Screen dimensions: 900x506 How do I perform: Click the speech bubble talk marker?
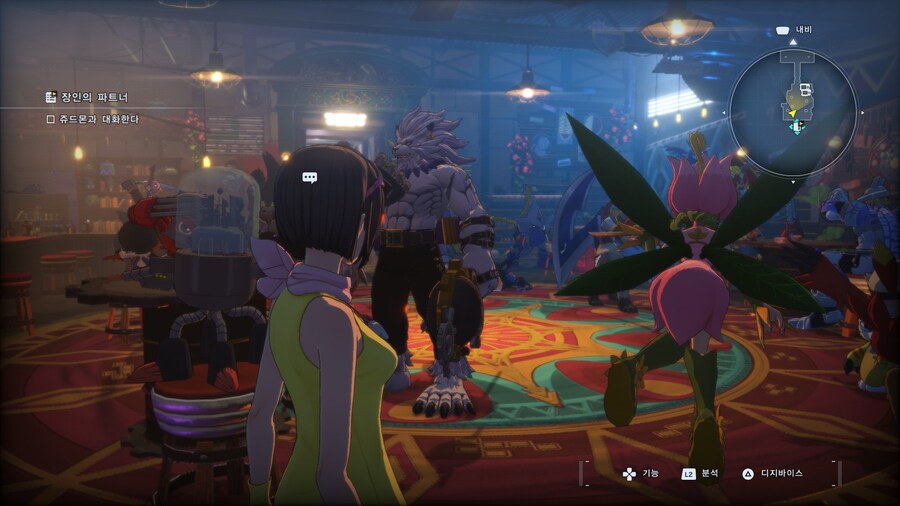click(x=310, y=177)
